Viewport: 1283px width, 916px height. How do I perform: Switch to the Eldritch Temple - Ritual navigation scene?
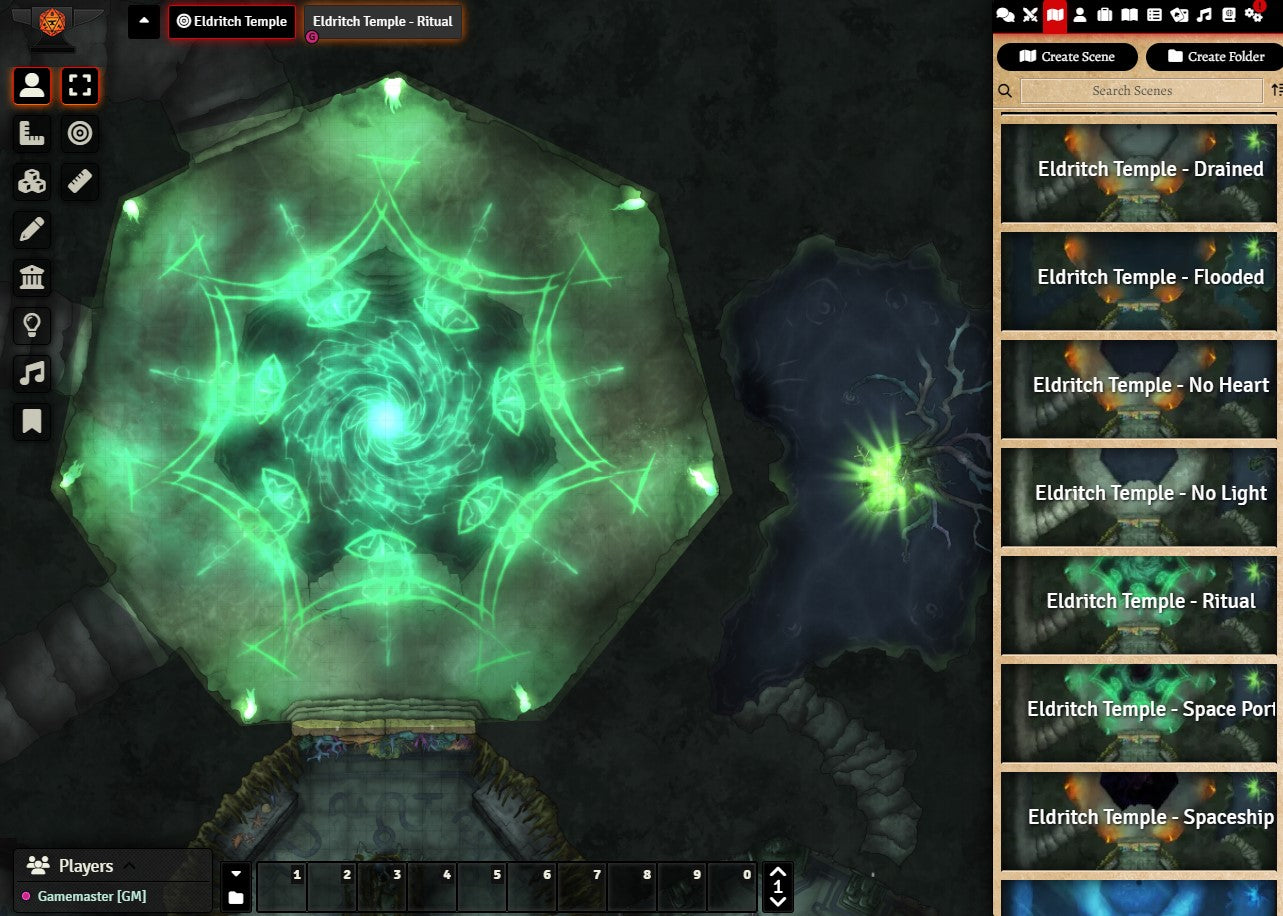point(382,22)
